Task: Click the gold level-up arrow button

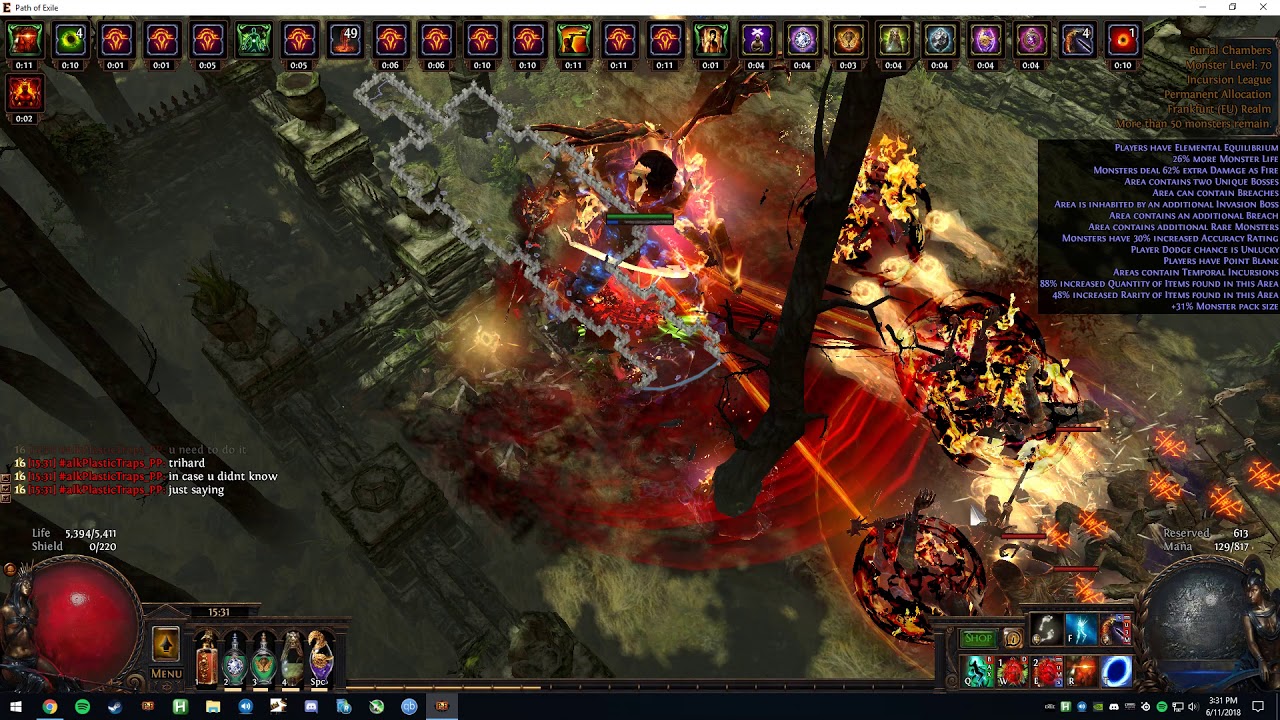Action: pyautogui.click(x=166, y=644)
